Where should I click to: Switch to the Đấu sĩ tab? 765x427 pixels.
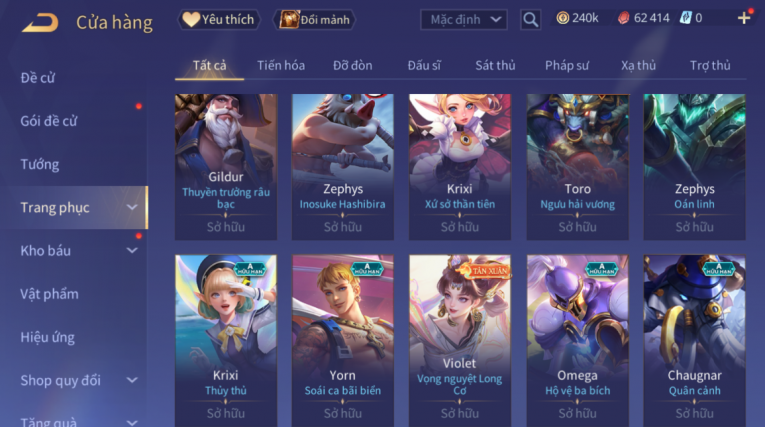point(424,65)
